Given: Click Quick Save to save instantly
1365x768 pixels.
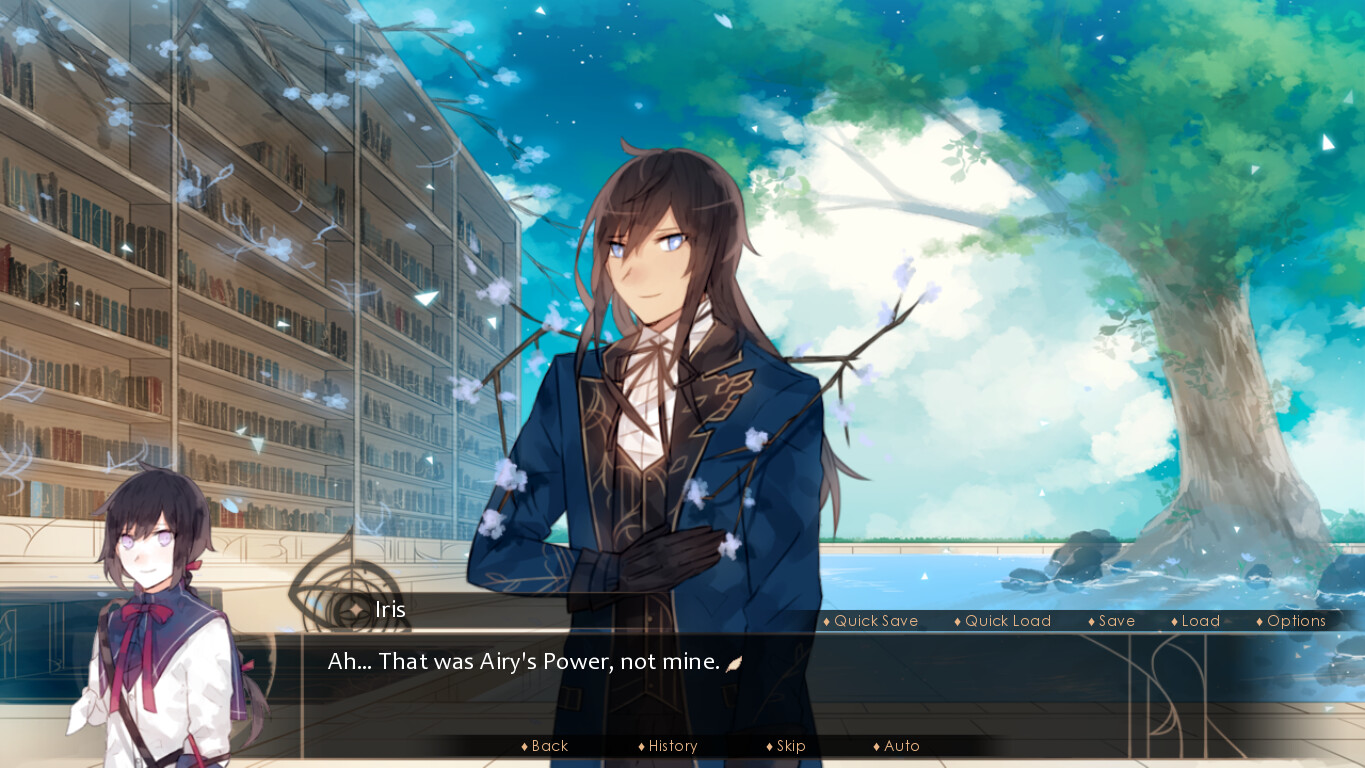Looking at the screenshot, I should click(x=874, y=620).
